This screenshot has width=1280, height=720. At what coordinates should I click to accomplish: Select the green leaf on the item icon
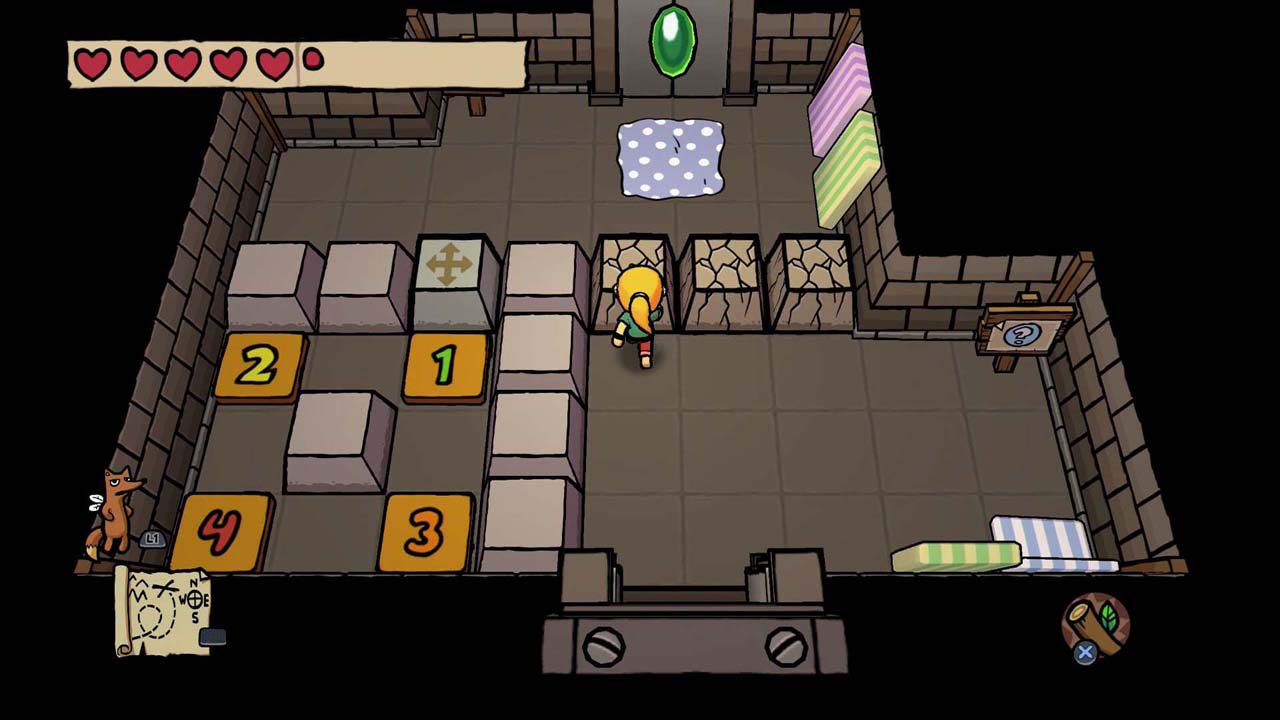[x=1109, y=615]
